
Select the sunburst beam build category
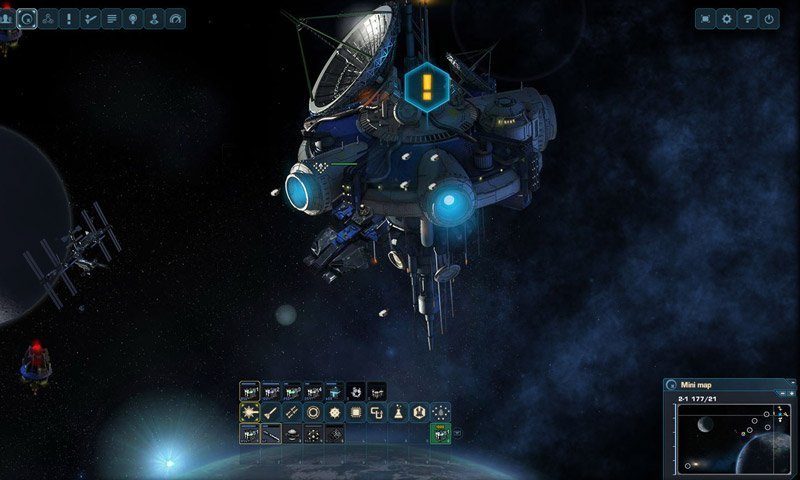click(x=249, y=412)
